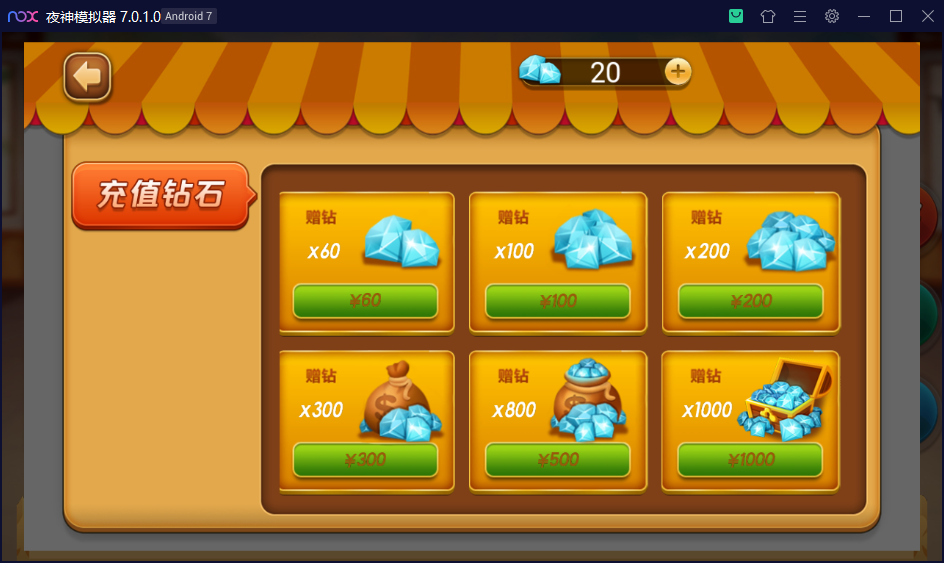The image size is (944, 563).
Task: Buy the ¥1000 treasure chest pack
Action: [x=751, y=460]
